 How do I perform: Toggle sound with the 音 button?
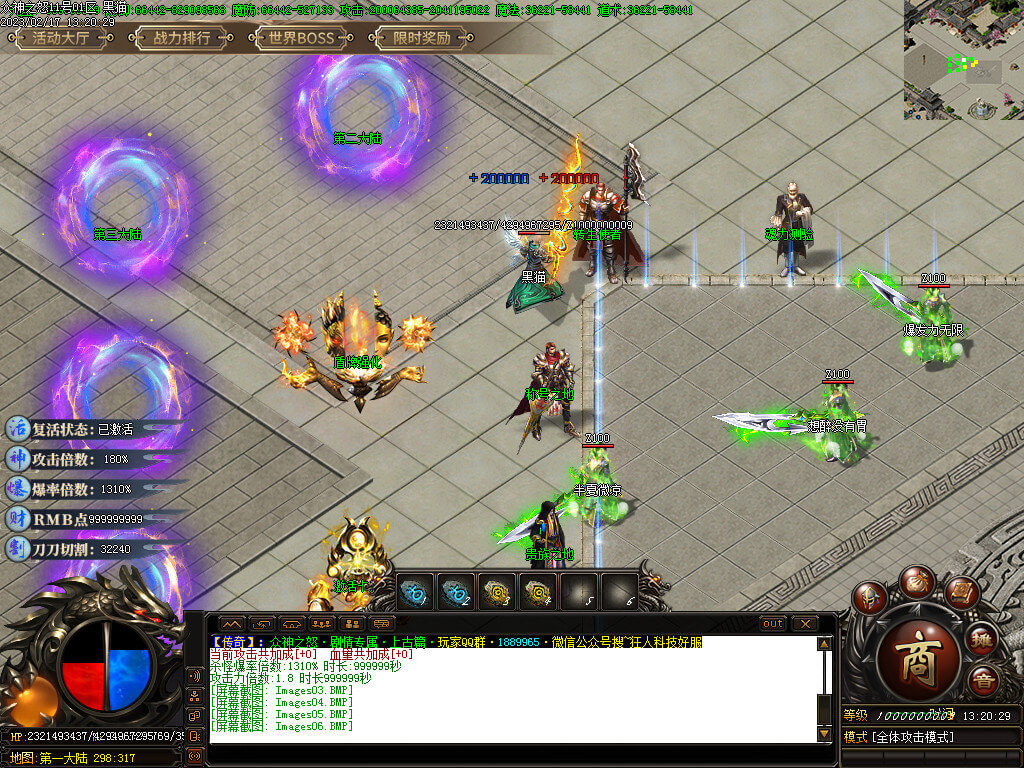coord(984,680)
